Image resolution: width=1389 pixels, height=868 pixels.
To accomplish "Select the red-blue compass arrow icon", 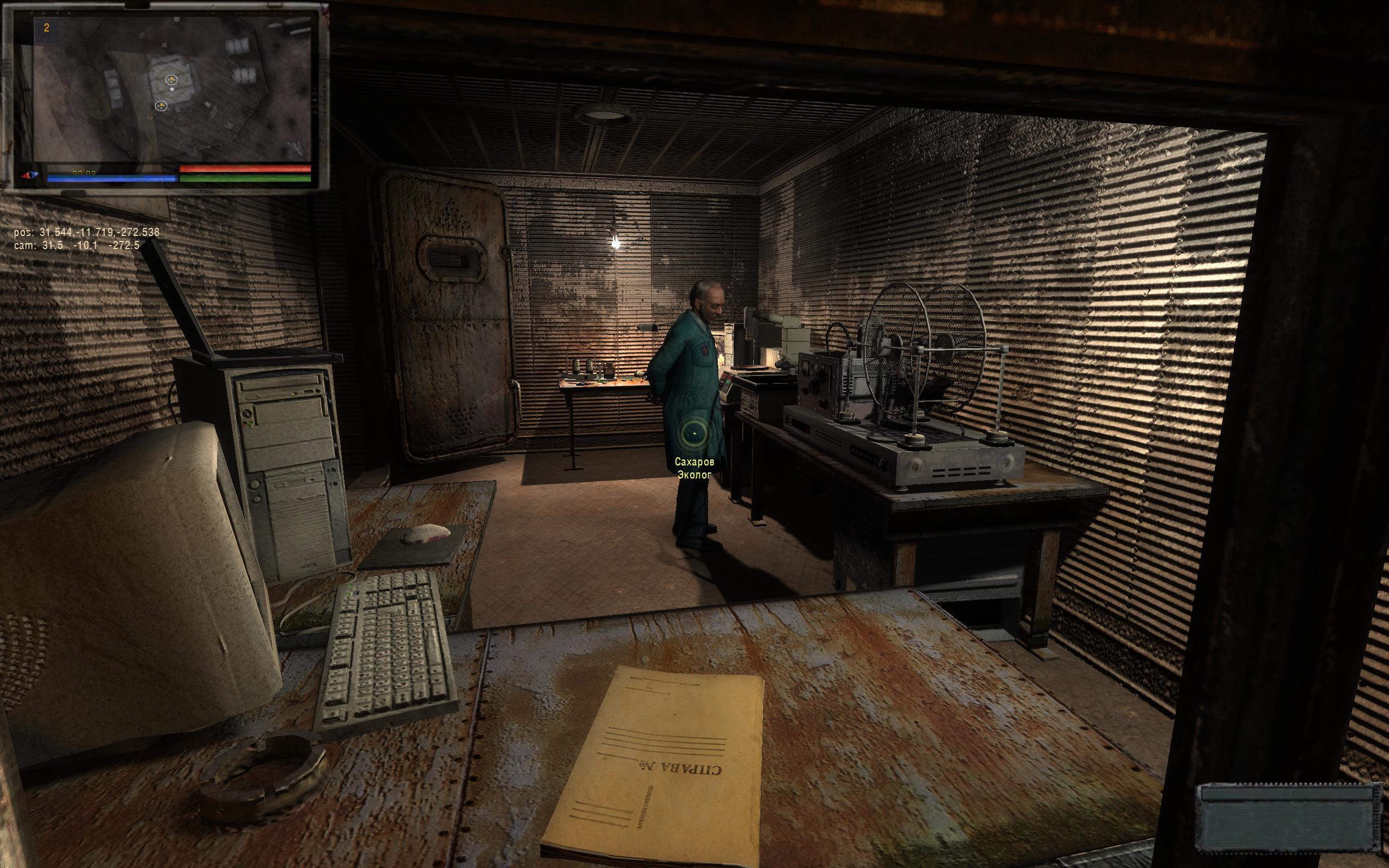I will point(29,175).
